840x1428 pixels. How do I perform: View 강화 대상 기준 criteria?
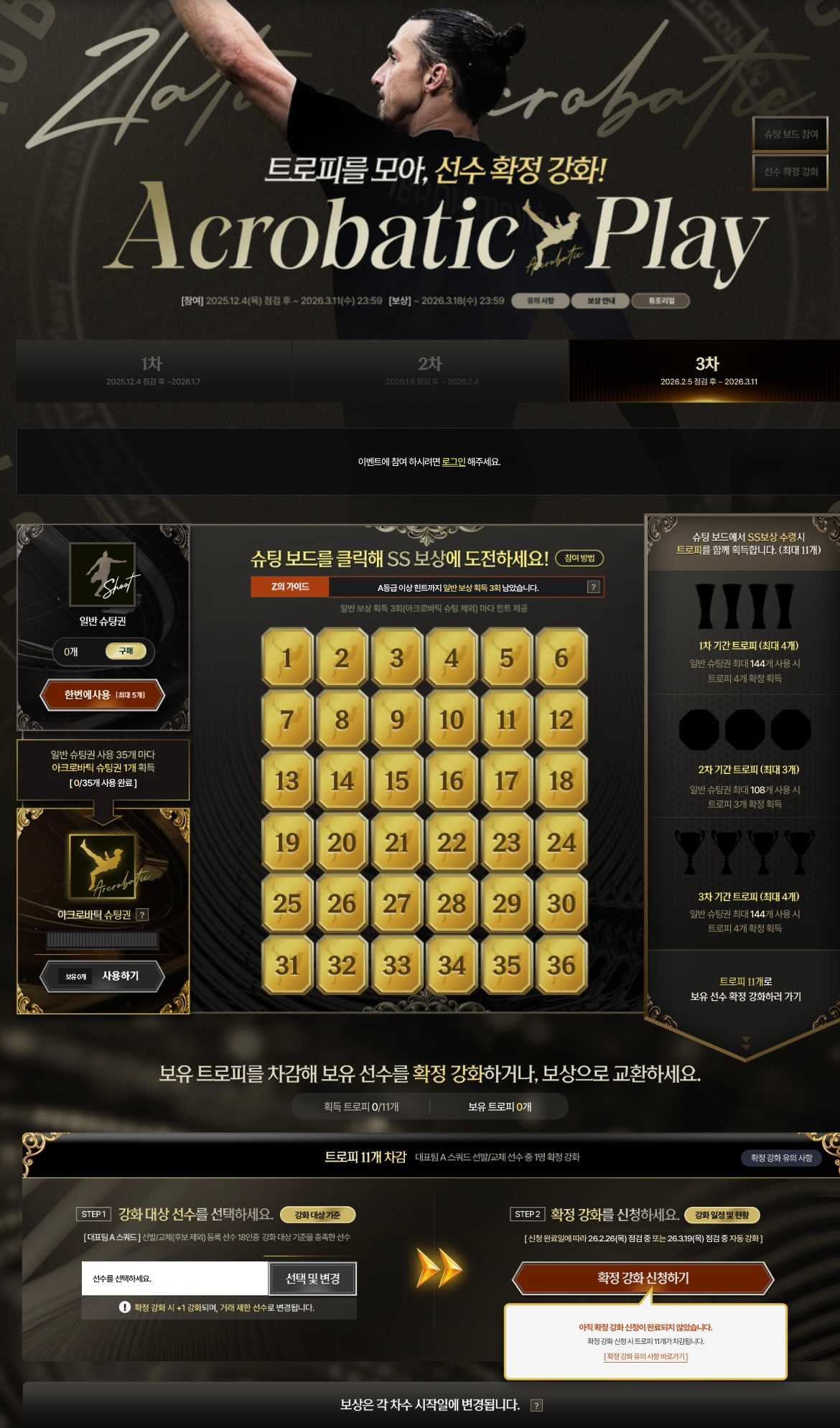pos(317,1215)
